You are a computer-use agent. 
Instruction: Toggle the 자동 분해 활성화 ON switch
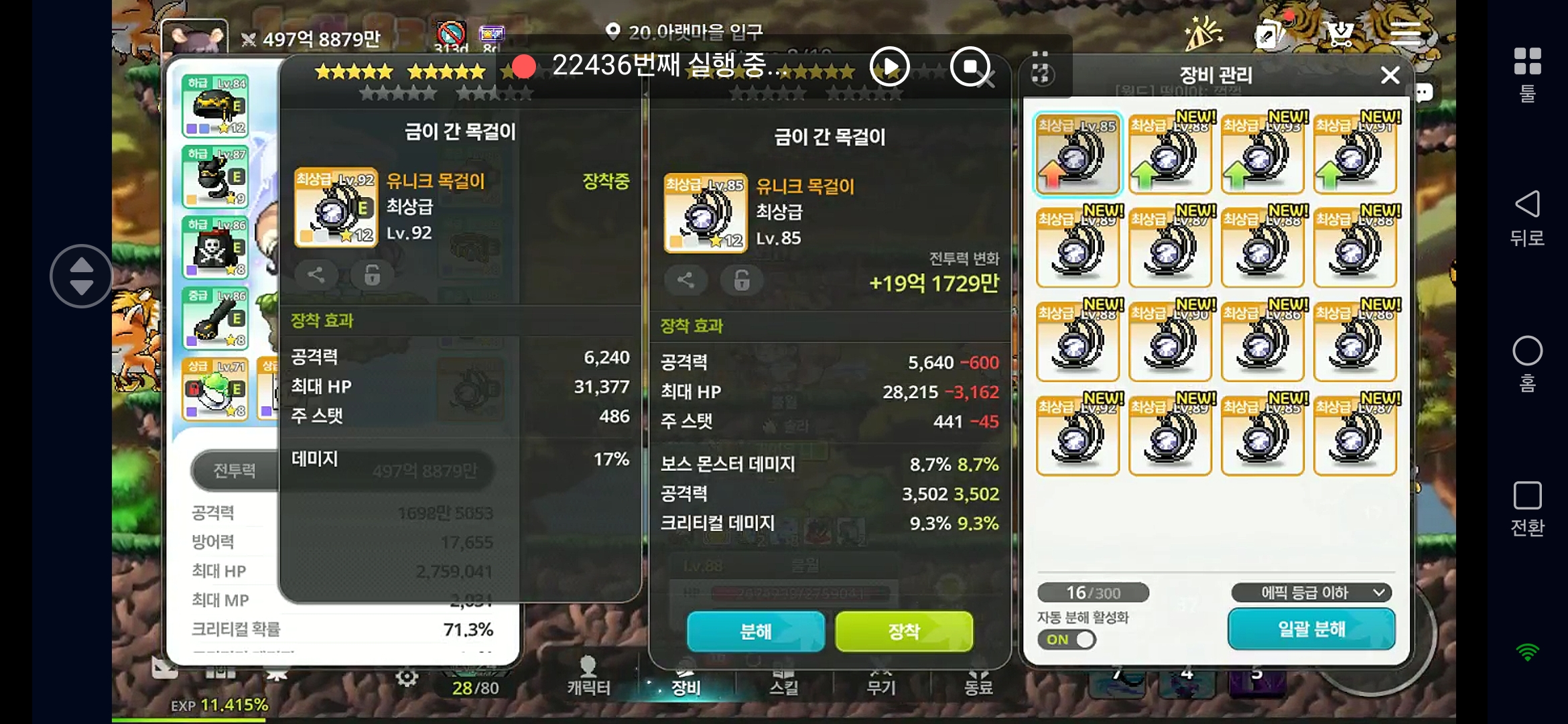coord(1067,640)
